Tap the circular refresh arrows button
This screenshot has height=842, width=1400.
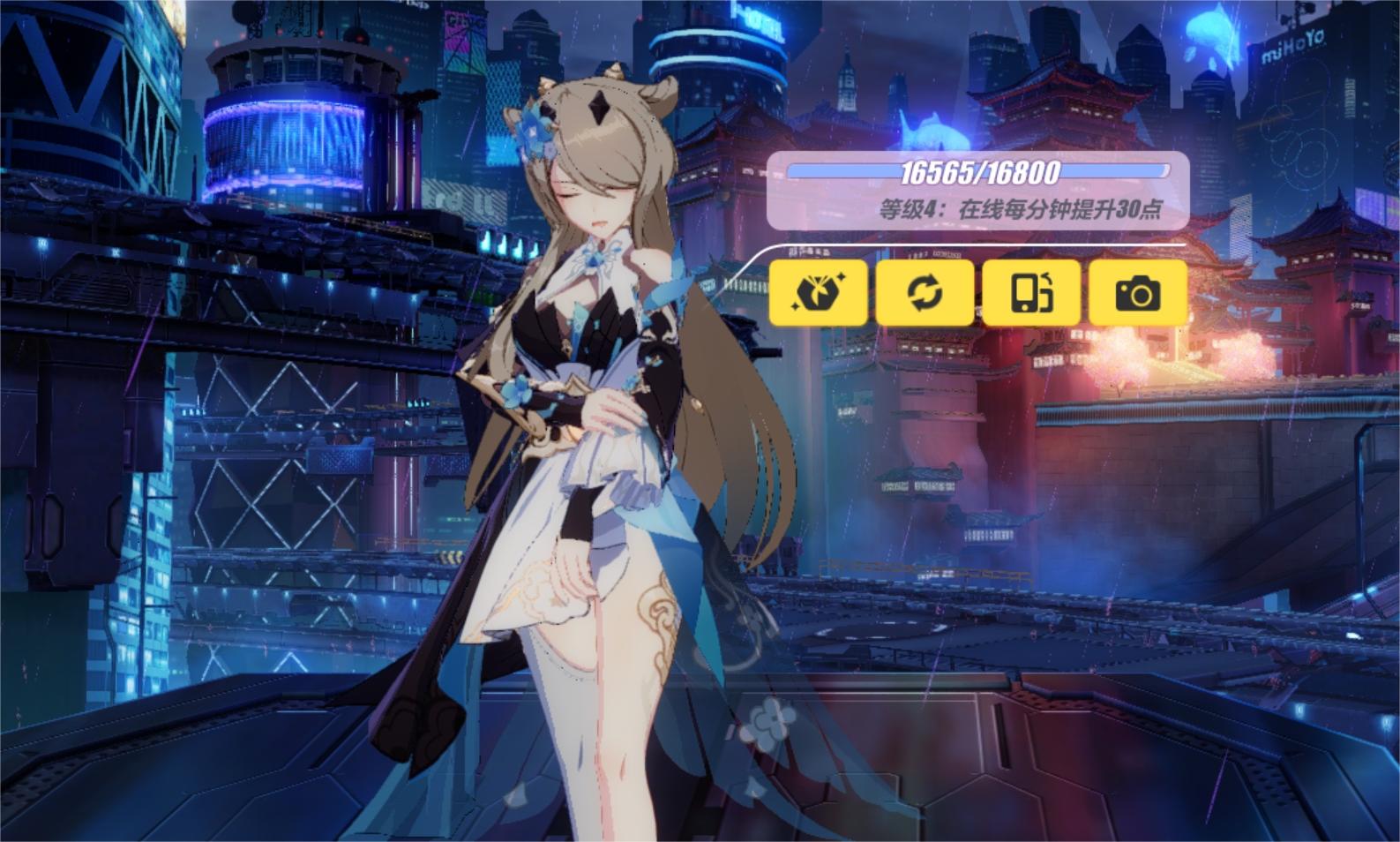coord(925,292)
